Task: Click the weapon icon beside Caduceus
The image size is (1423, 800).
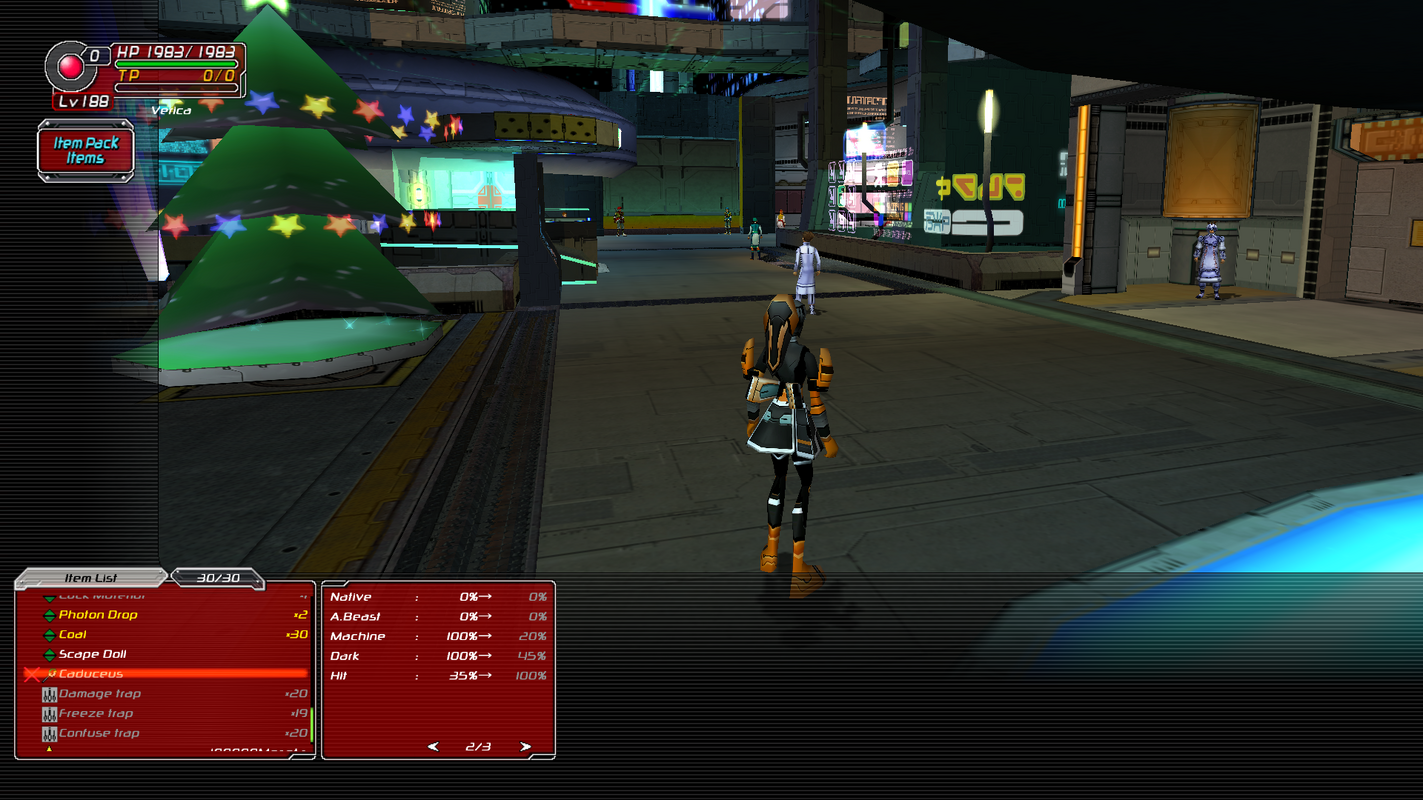Action: point(51,673)
